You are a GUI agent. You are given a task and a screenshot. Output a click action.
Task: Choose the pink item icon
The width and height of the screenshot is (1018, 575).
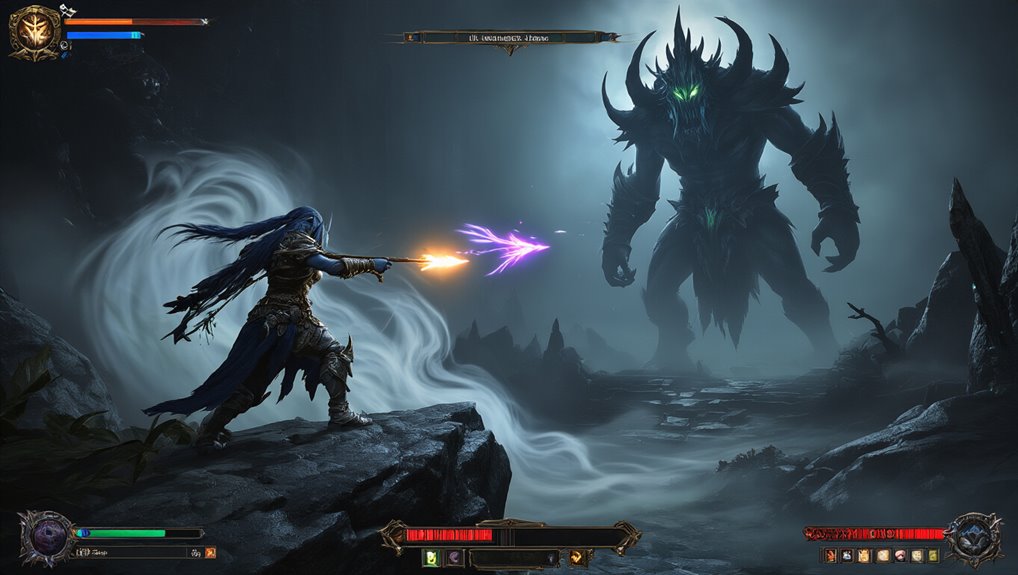pos(899,556)
